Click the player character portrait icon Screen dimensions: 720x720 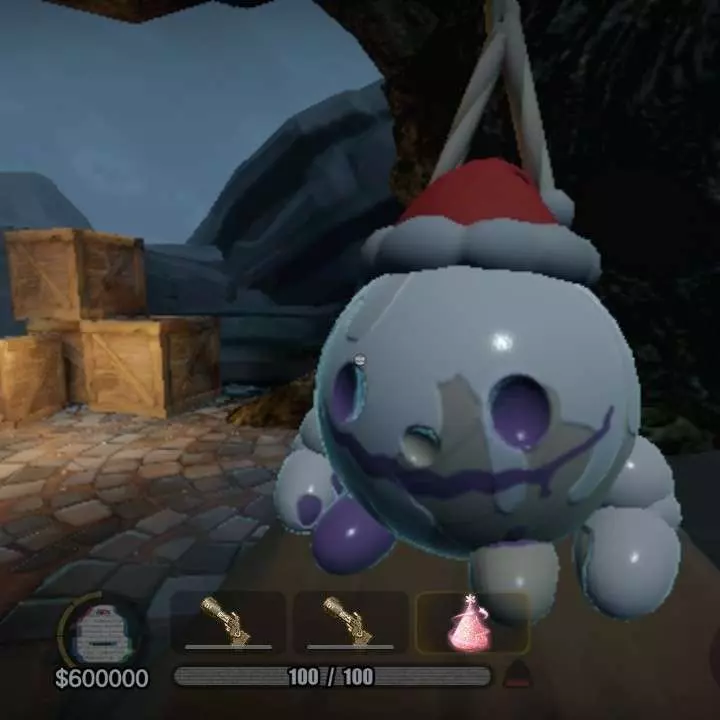point(100,632)
